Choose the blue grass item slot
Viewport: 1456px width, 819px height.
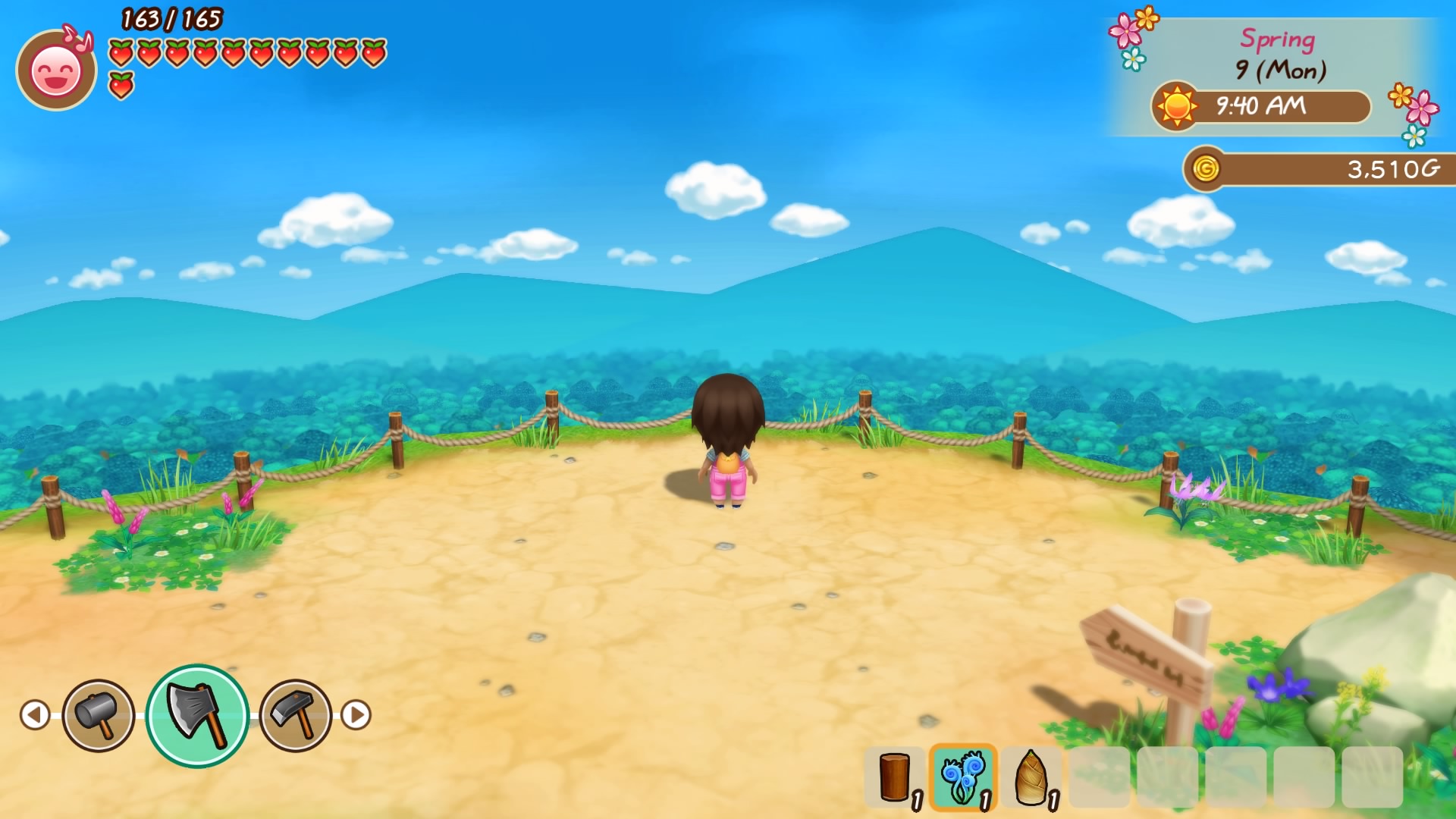pyautogui.click(x=962, y=777)
